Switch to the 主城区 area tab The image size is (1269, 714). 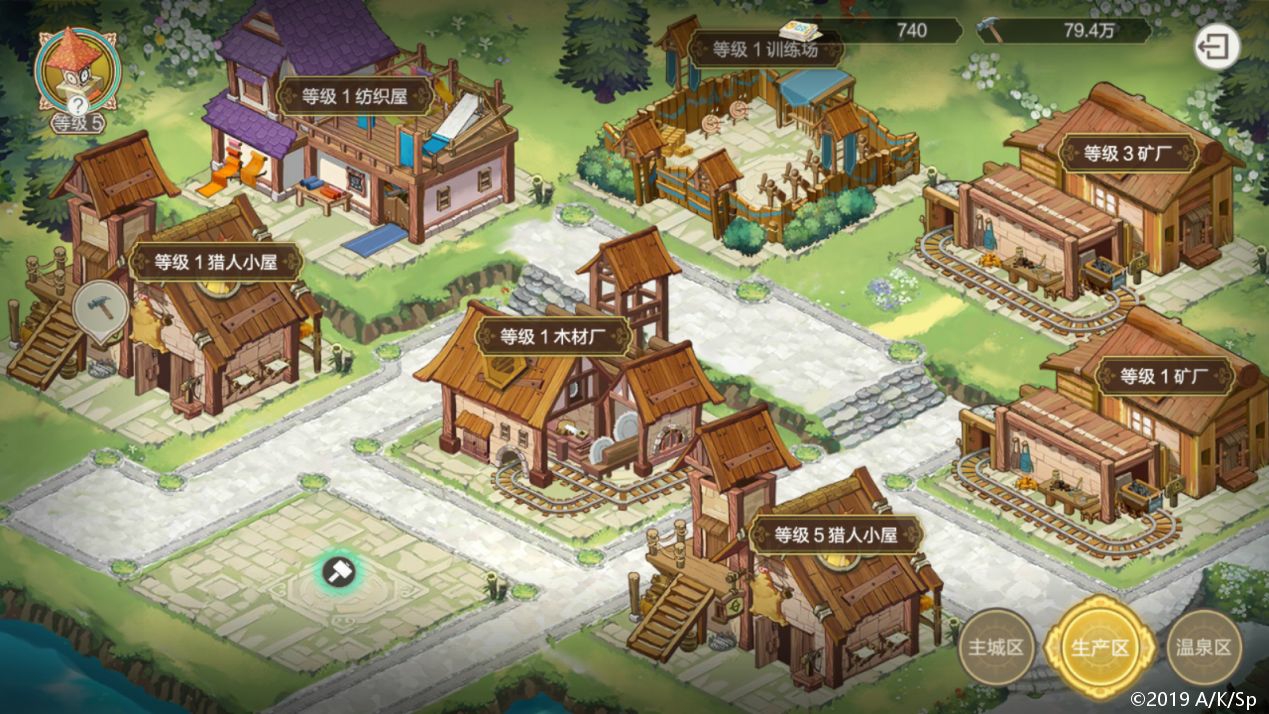(x=995, y=647)
